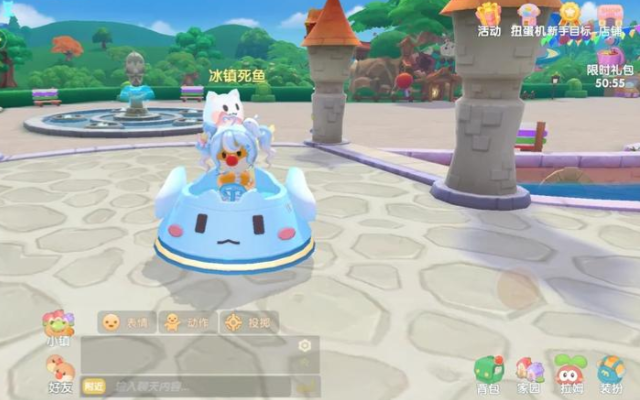Open the 背包 backpack
This screenshot has width=640, height=400.
point(488,372)
